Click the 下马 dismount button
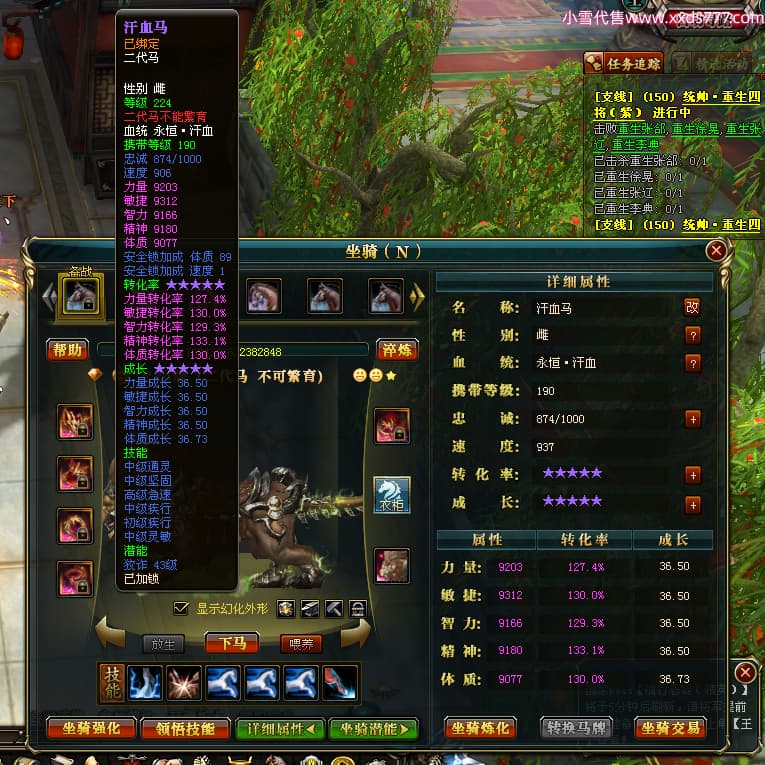The height and width of the screenshot is (765, 765). coord(232,643)
